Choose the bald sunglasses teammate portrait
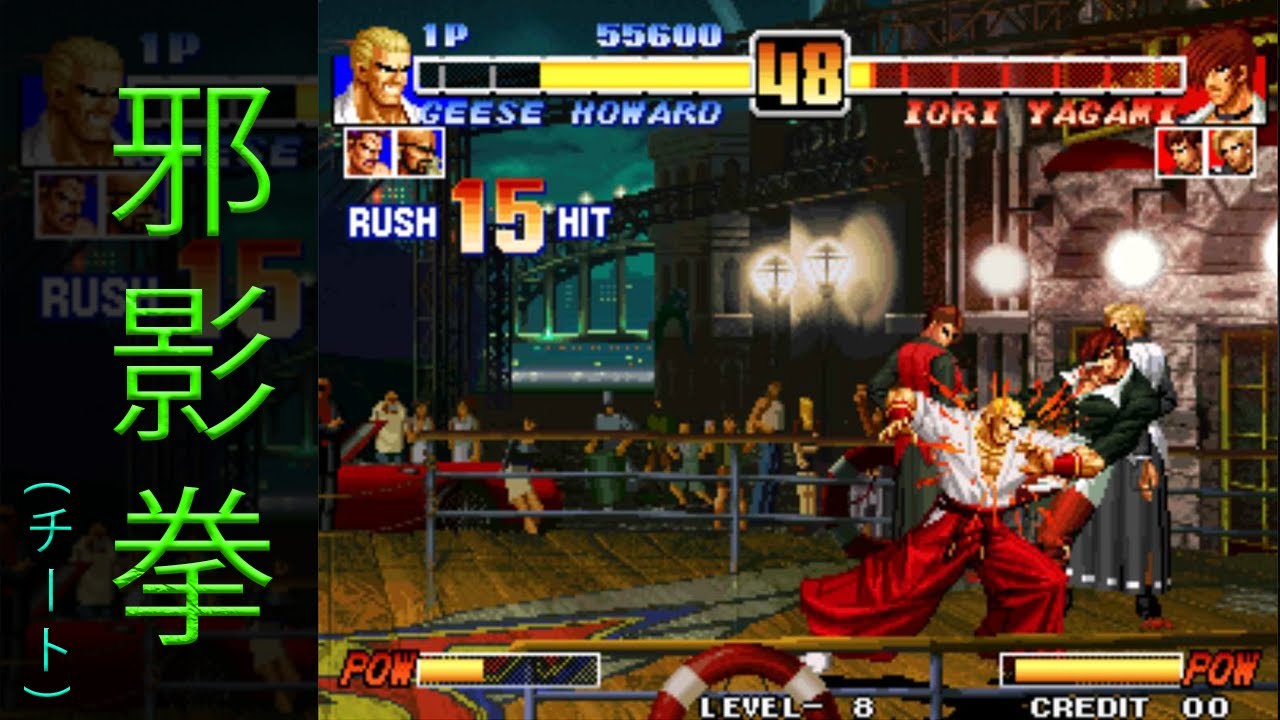This screenshot has width=1280, height=720. coord(420,153)
